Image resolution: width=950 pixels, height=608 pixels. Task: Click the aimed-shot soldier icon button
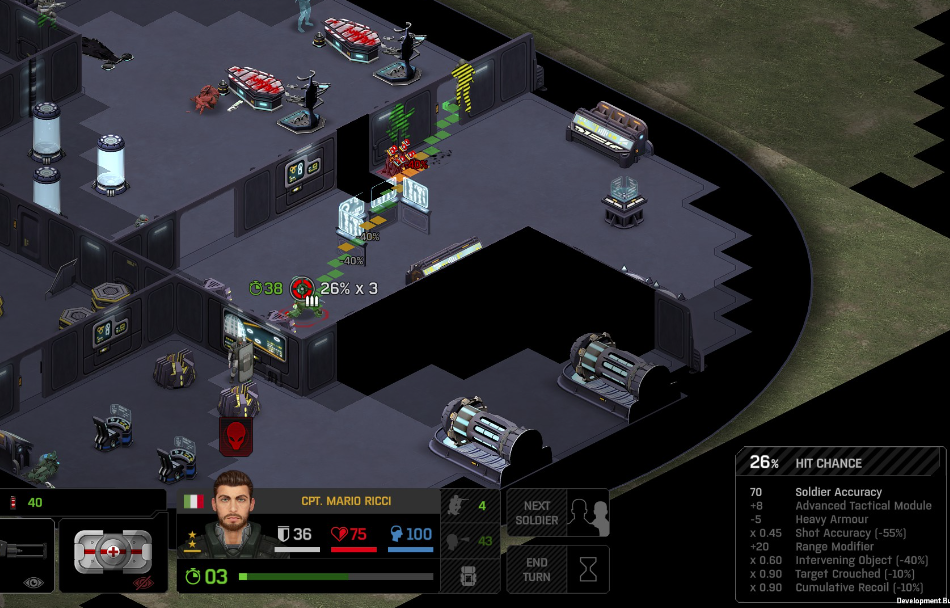coord(470,506)
